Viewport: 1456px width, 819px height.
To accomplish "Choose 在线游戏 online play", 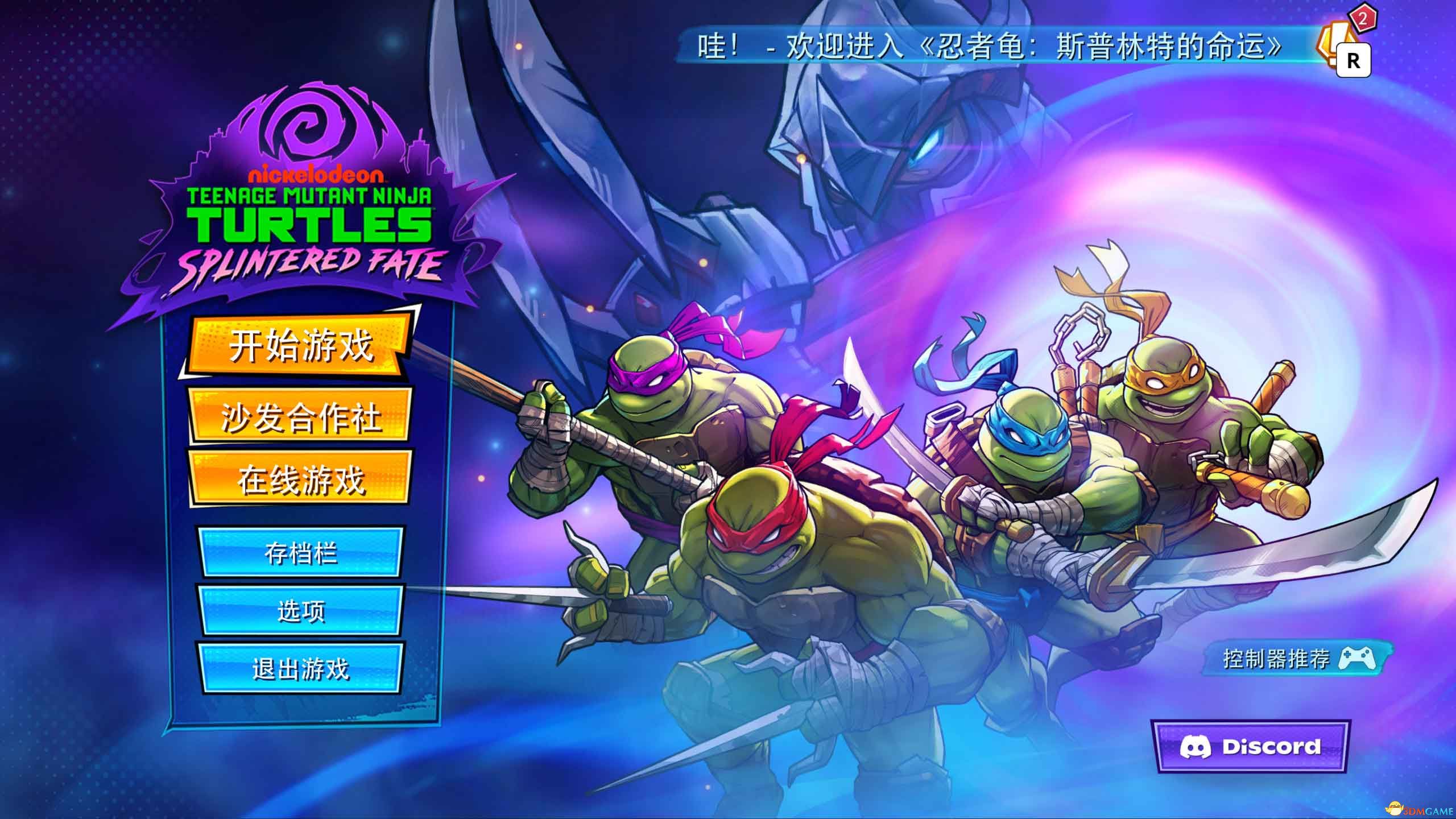I will click(300, 479).
